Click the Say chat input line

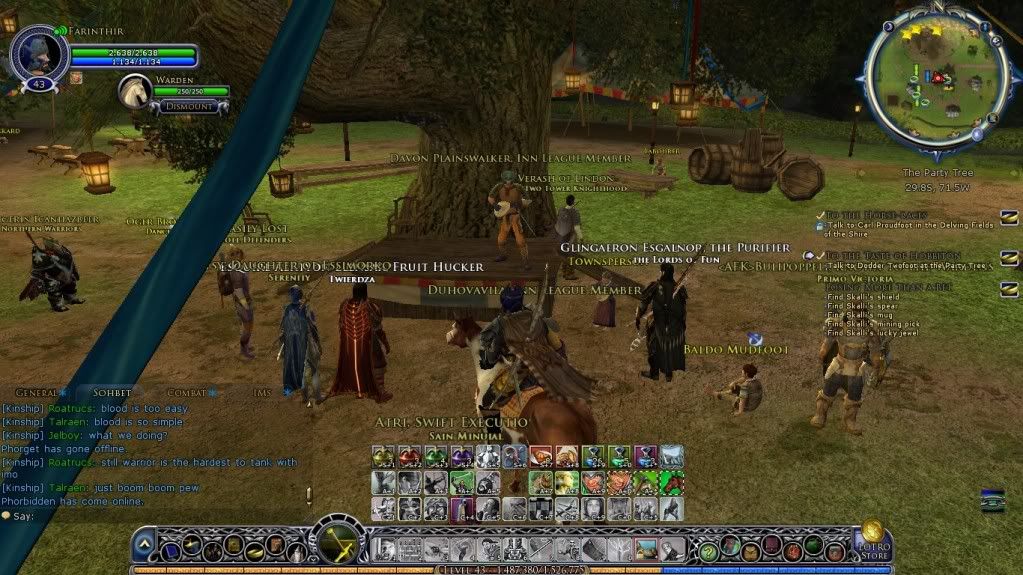[x=150, y=516]
